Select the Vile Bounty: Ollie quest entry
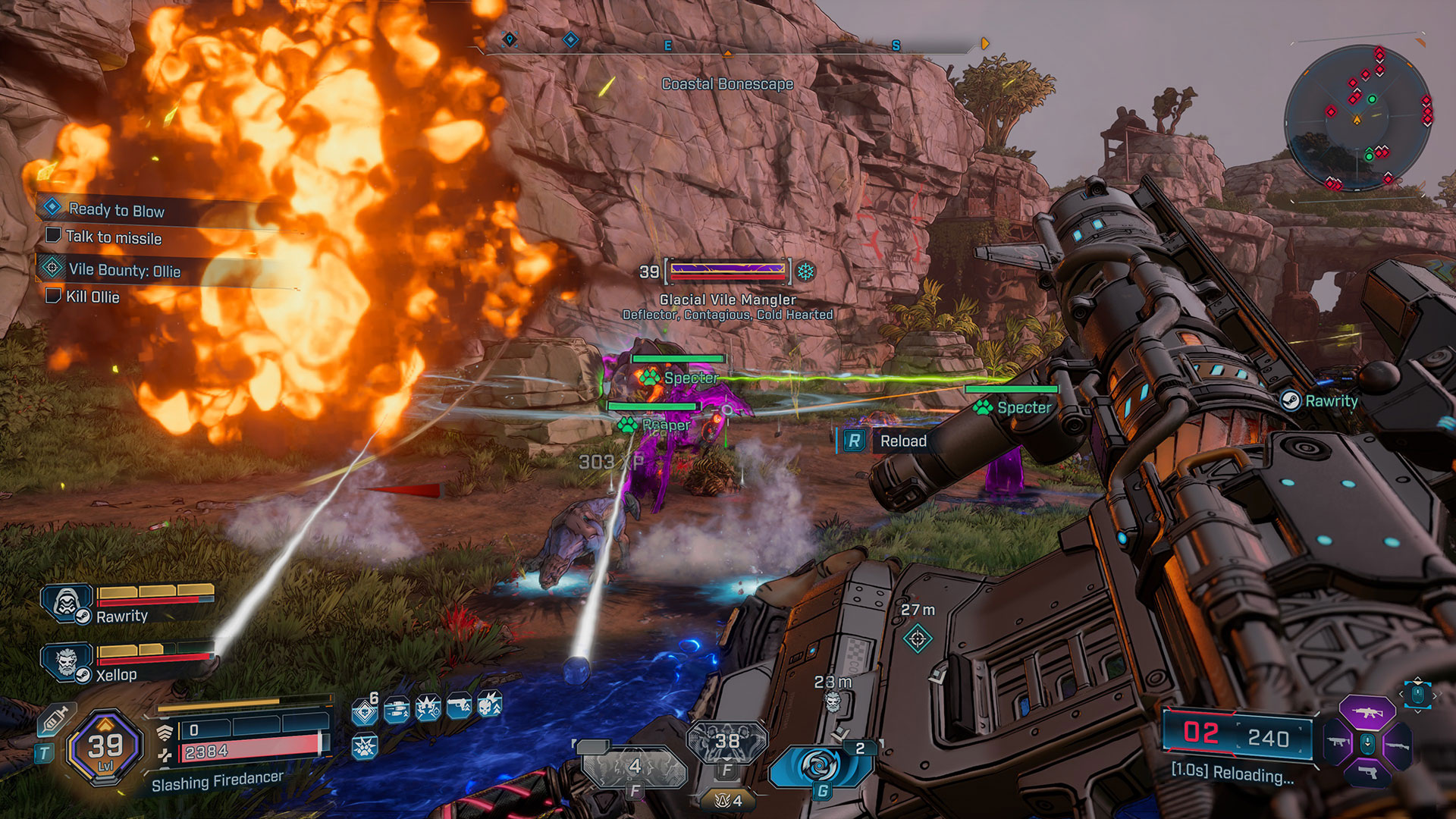The image size is (1456, 819). (124, 270)
